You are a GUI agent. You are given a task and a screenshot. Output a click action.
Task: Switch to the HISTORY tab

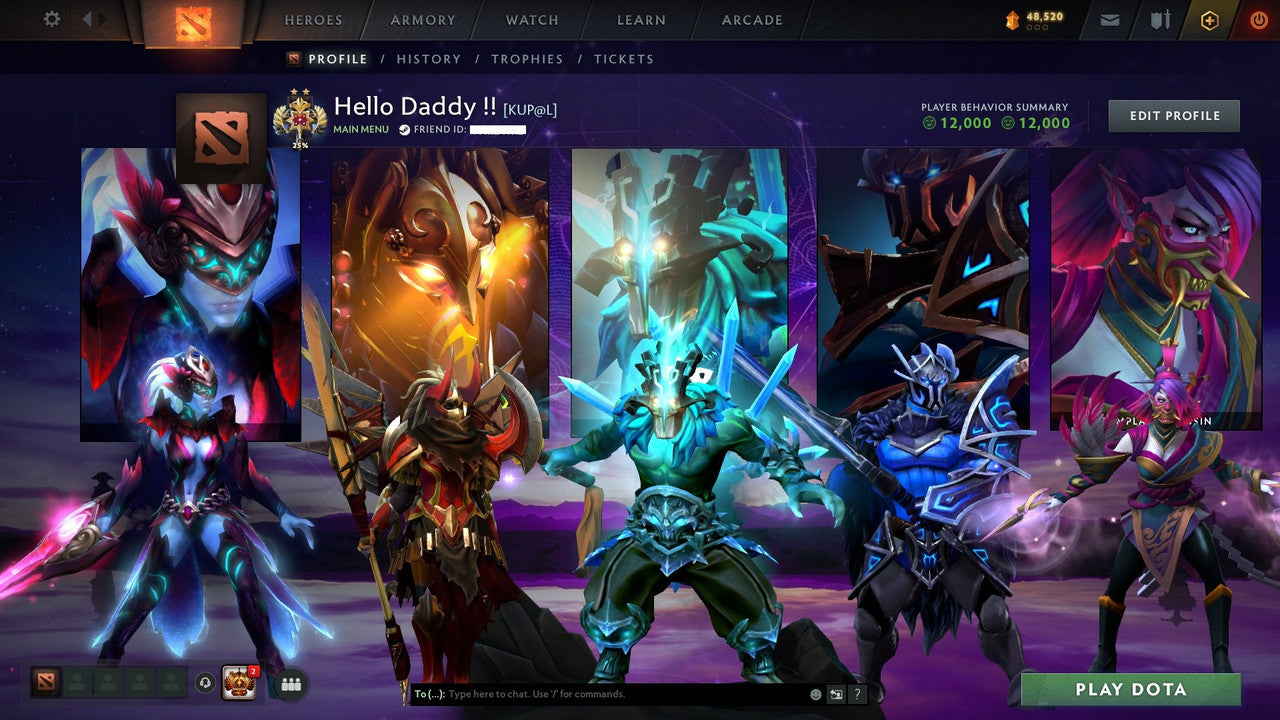tap(429, 59)
